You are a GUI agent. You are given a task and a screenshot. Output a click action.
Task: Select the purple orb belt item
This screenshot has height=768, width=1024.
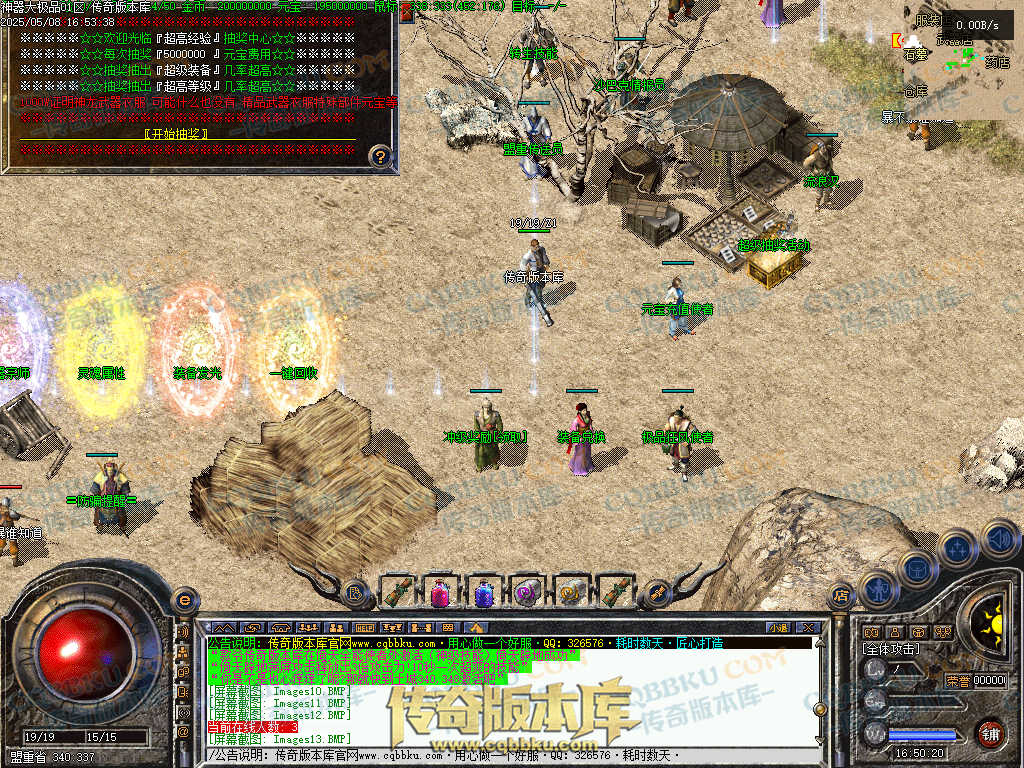tap(527, 592)
